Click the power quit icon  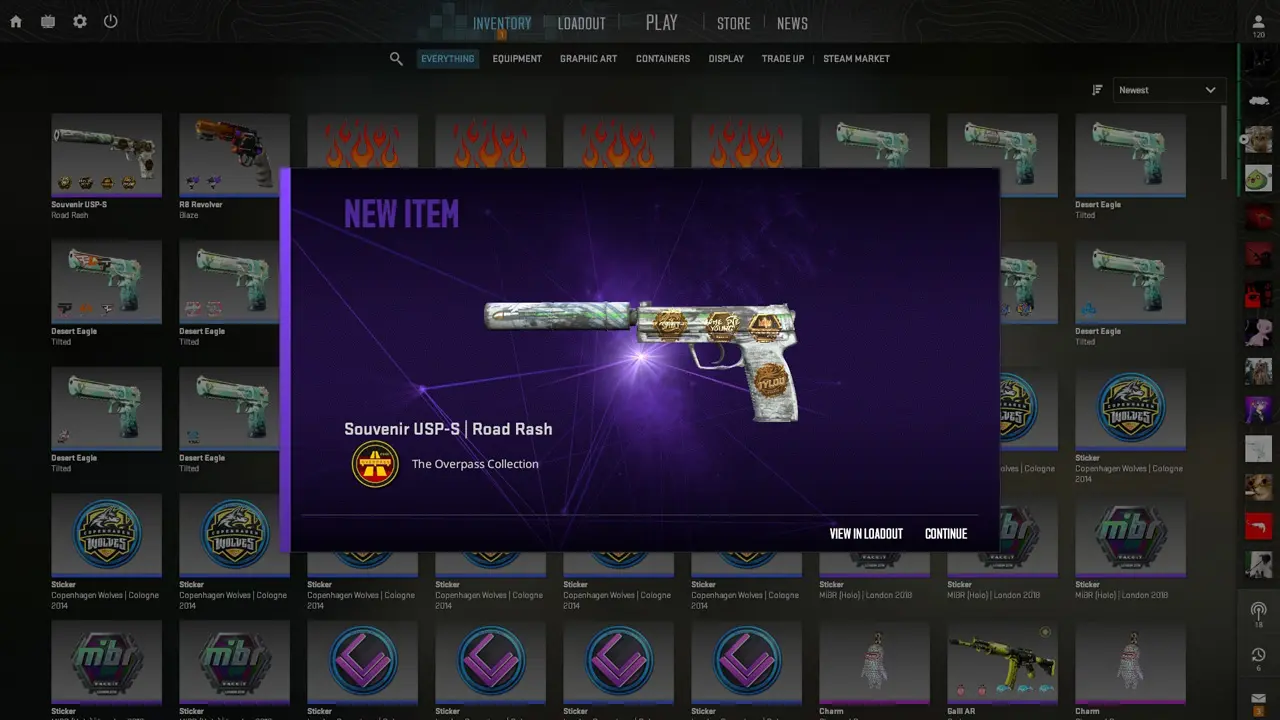coord(111,21)
